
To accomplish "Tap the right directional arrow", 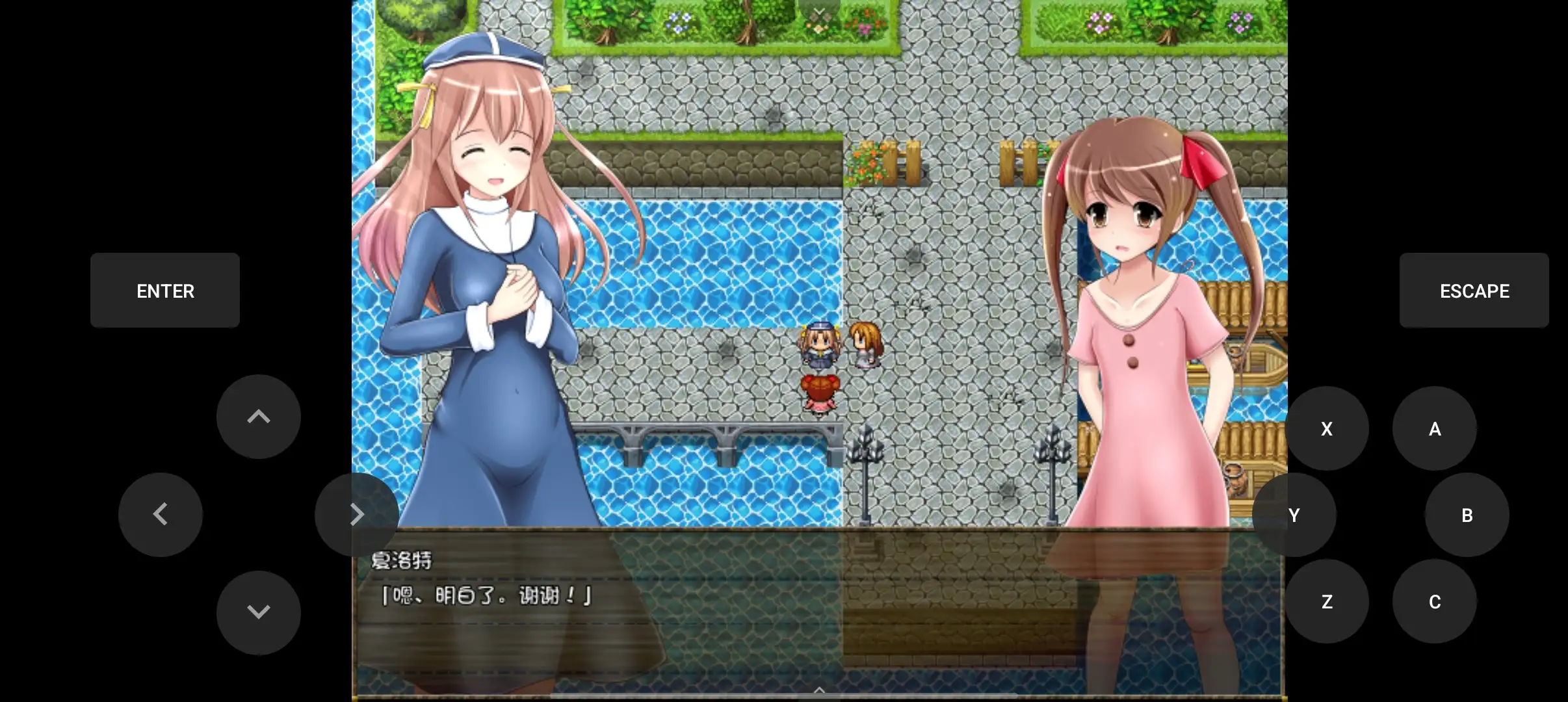I will (x=358, y=514).
